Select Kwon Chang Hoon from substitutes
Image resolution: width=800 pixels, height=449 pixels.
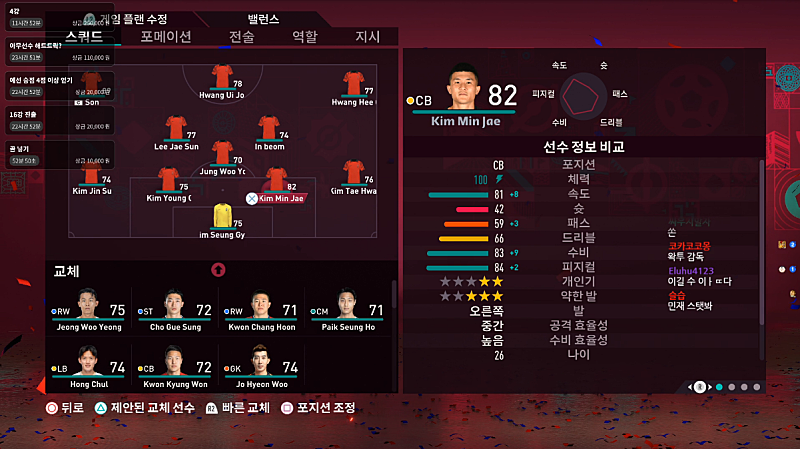260,309
